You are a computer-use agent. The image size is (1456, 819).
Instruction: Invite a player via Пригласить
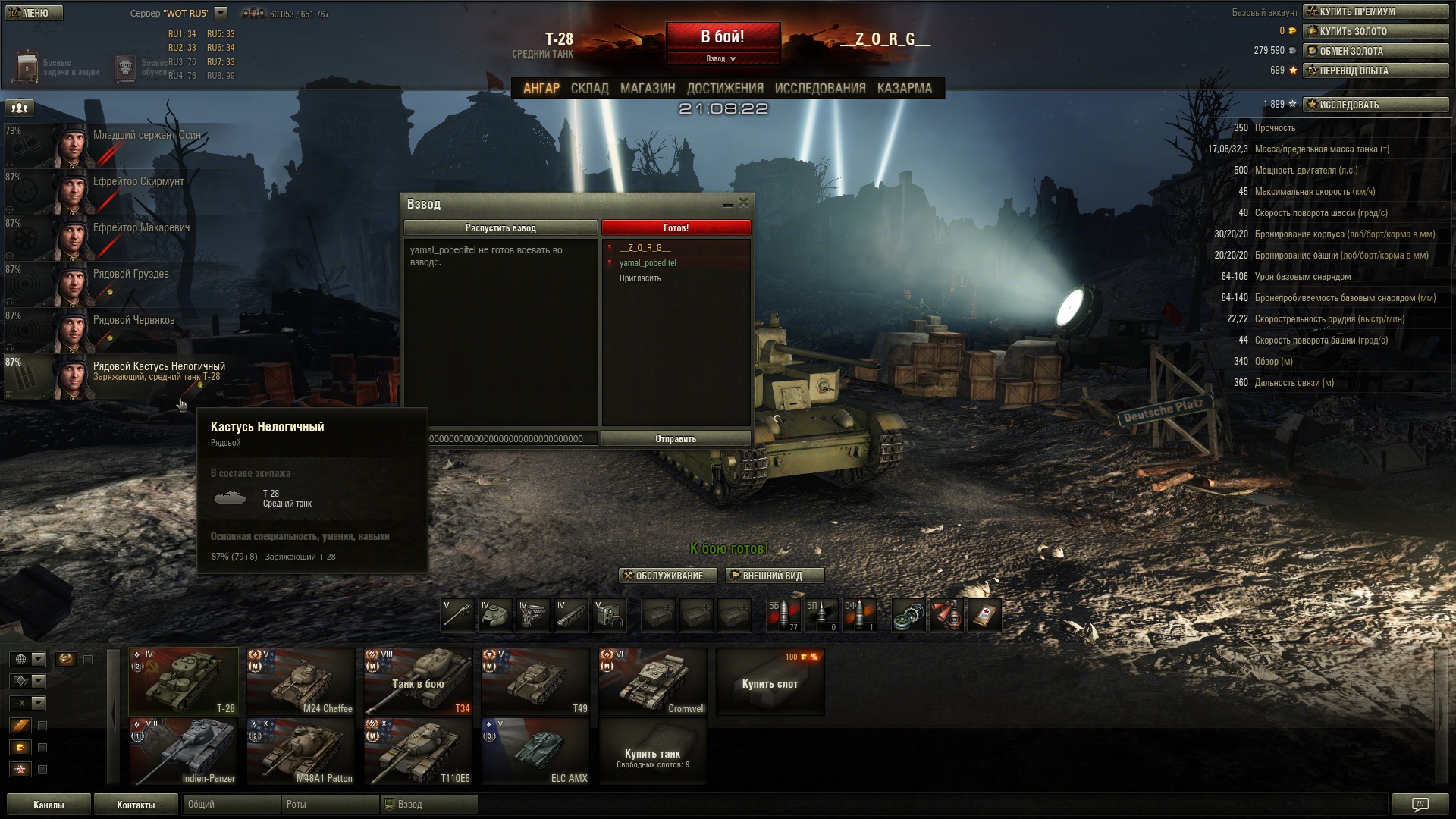tap(640, 278)
